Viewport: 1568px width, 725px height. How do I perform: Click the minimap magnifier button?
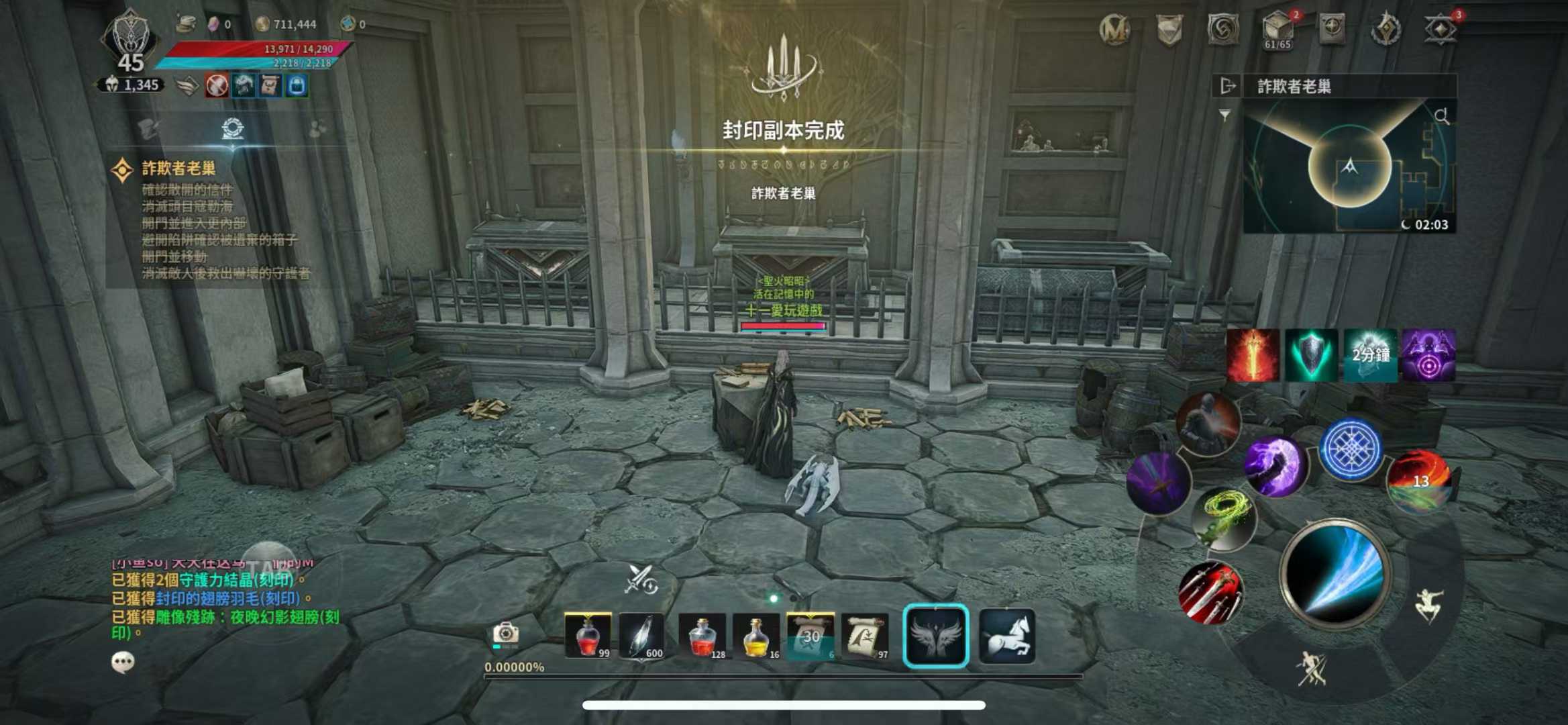tap(1441, 116)
